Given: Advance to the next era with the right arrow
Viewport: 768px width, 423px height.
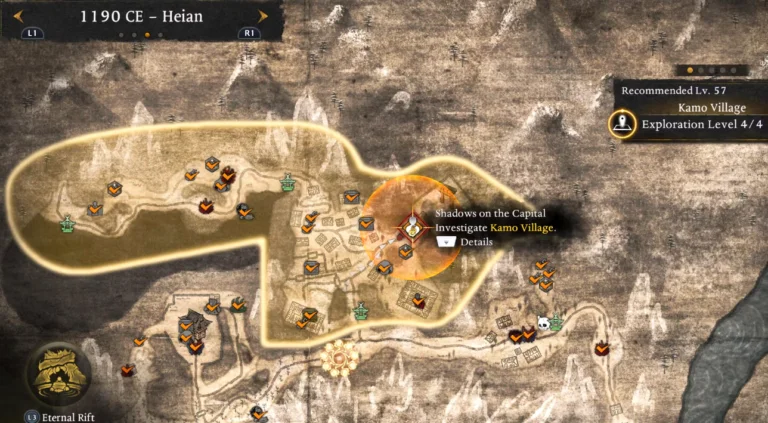Looking at the screenshot, I should [263, 16].
